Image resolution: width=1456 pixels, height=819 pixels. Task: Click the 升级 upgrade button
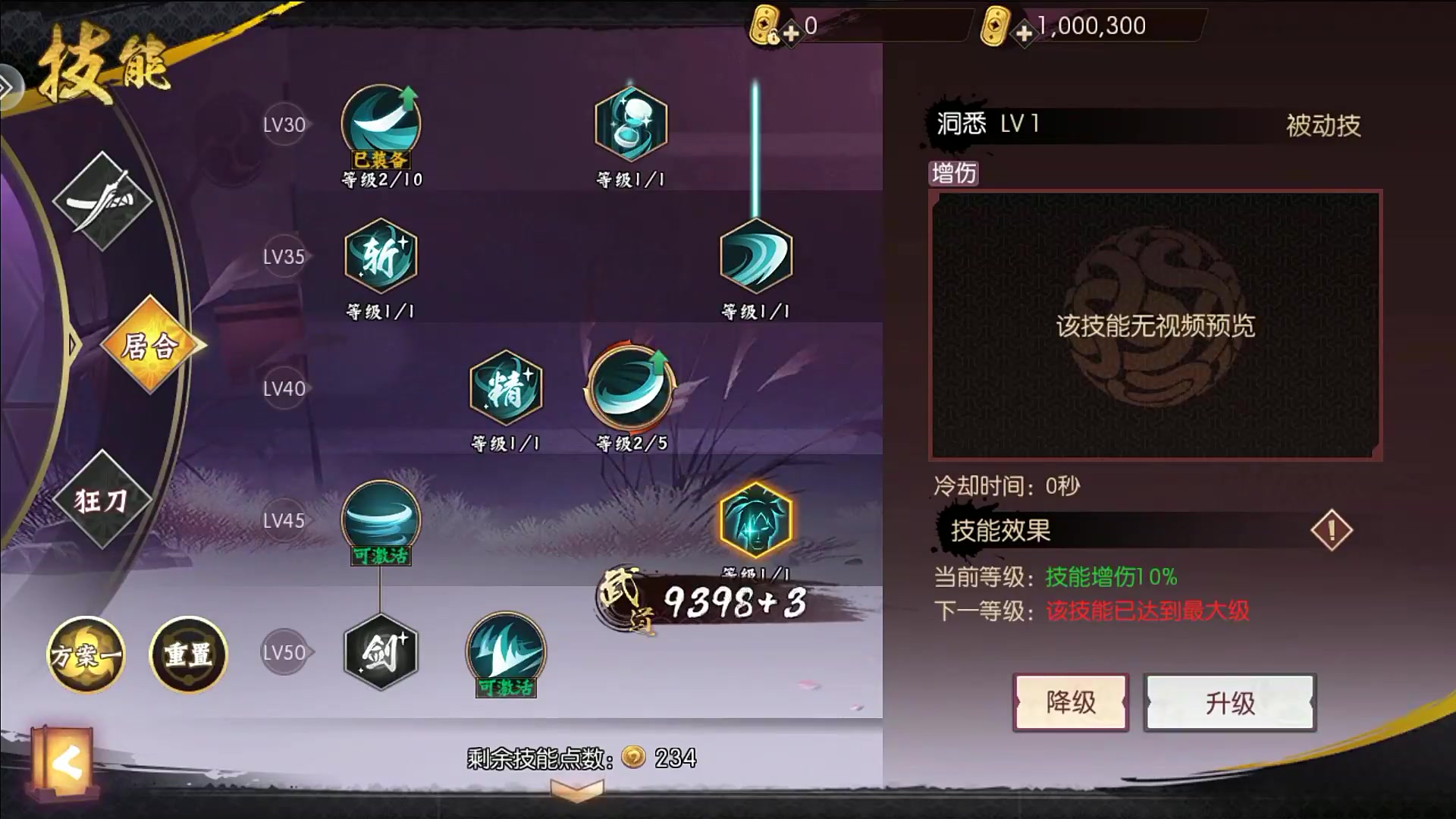pyautogui.click(x=1229, y=702)
